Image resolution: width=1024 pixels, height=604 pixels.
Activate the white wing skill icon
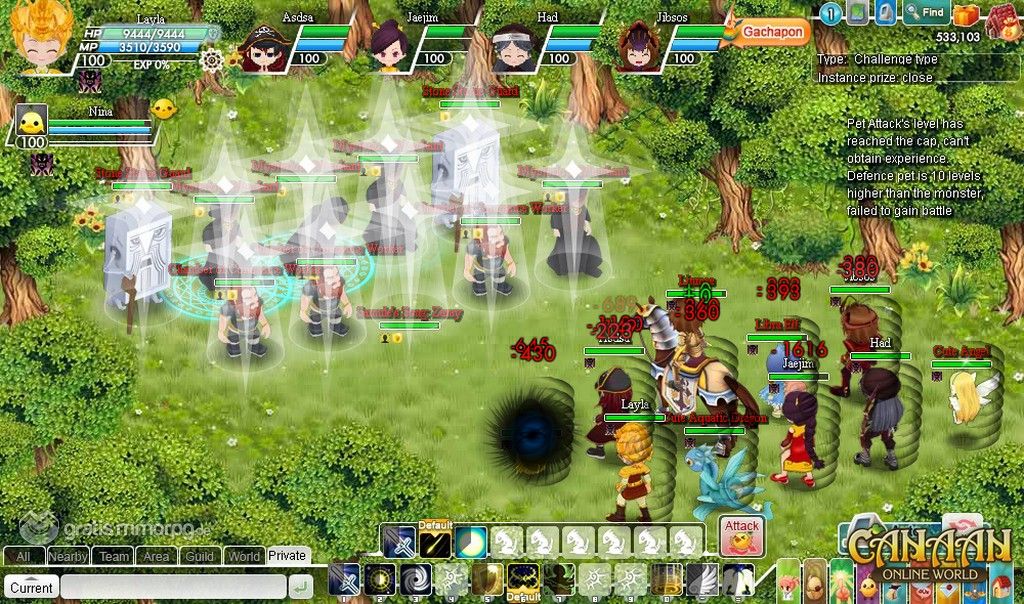pyautogui.click(x=700, y=581)
